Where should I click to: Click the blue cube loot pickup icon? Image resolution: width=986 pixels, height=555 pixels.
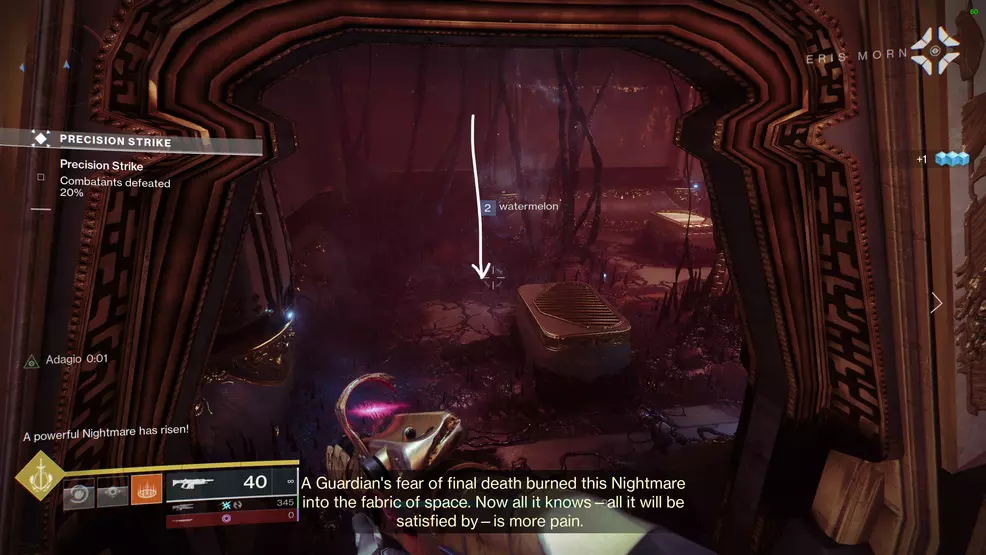[x=952, y=159]
